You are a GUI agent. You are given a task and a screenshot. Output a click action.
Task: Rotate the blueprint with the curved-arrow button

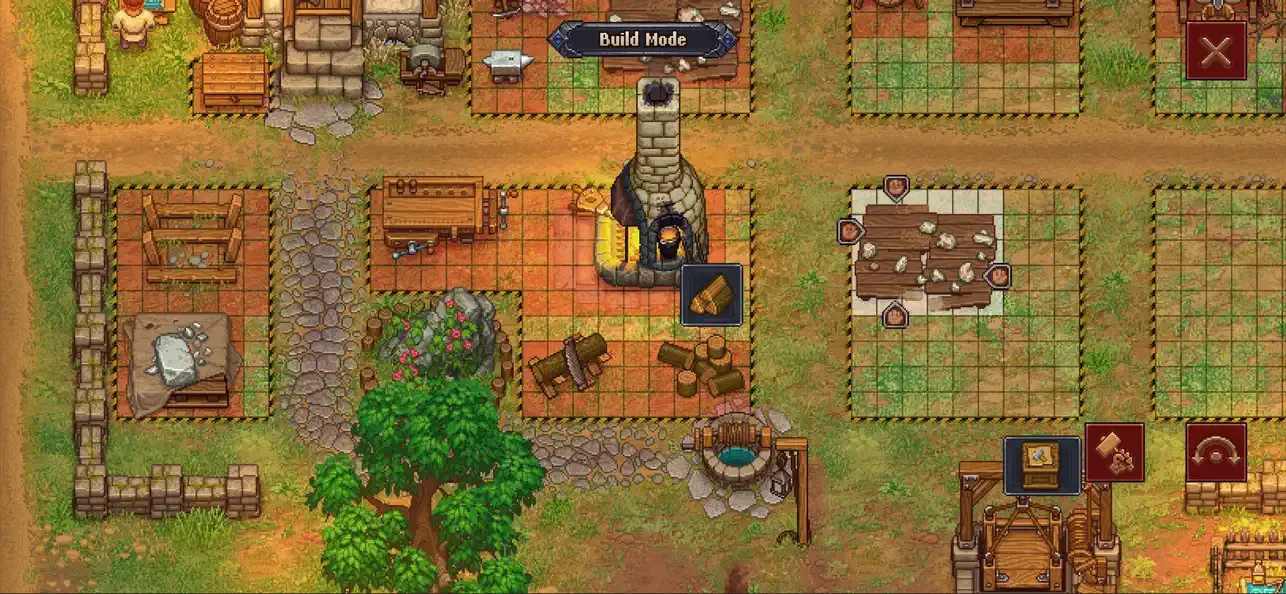[x=1216, y=453]
